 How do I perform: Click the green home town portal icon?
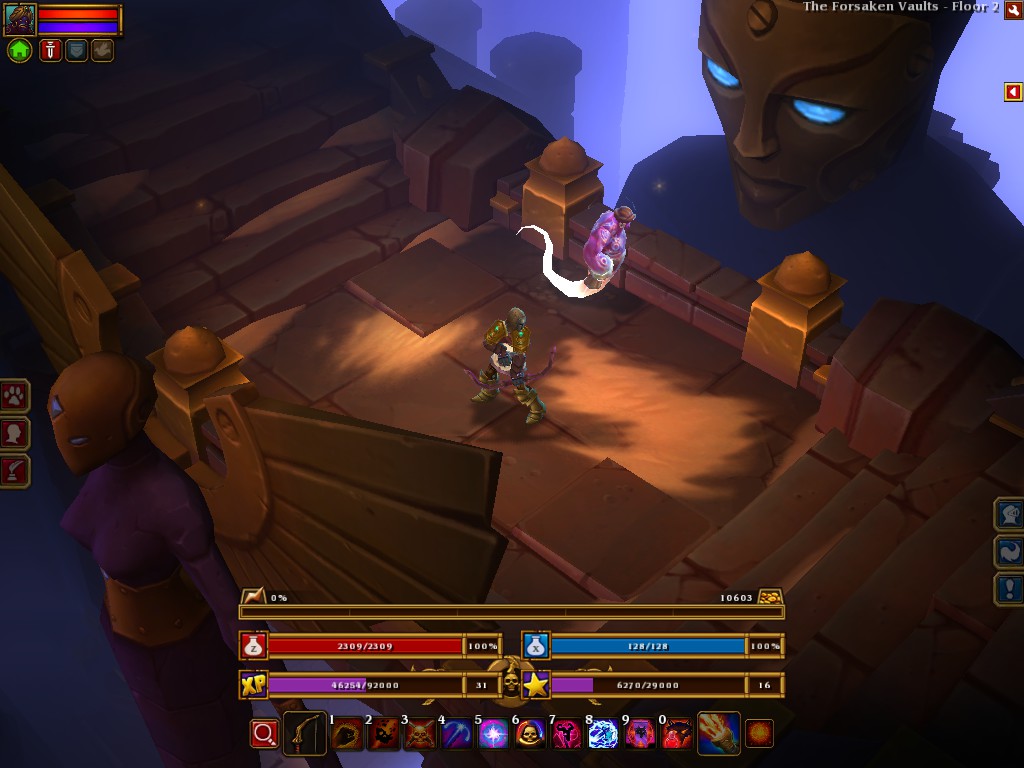coord(19,50)
